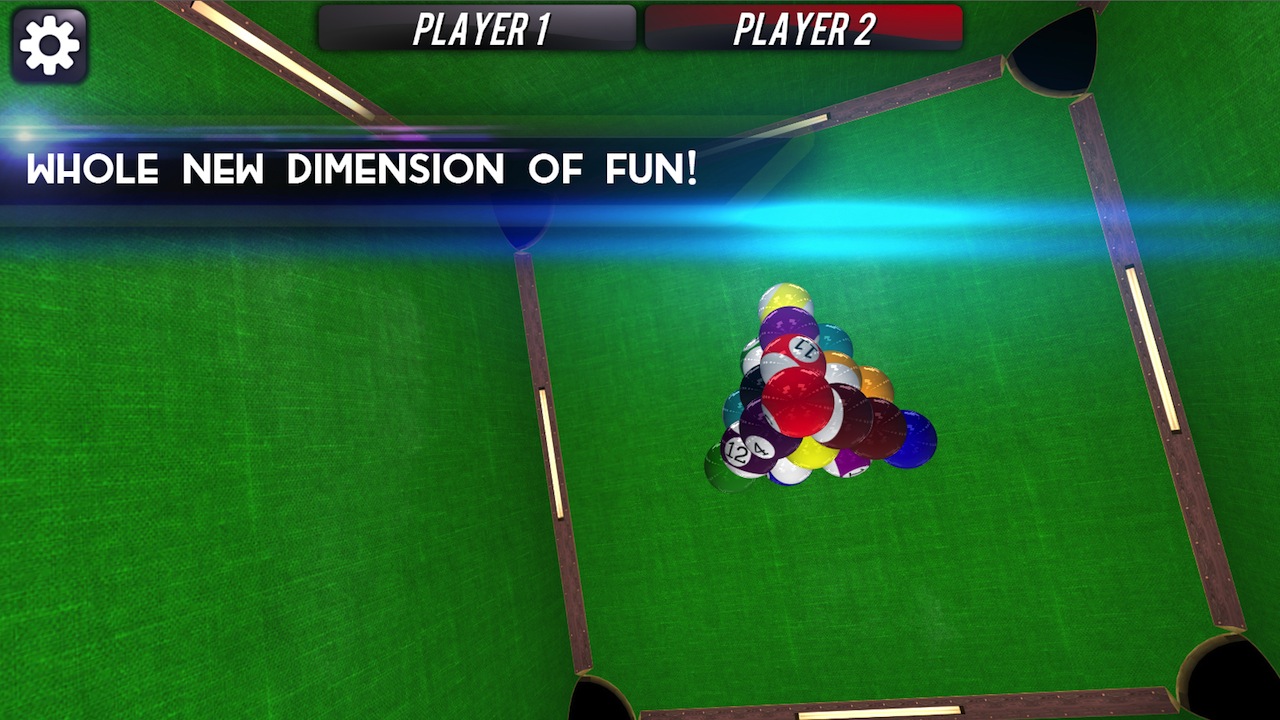Open the settings gear icon
Screen dimensions: 1280x720
click(x=50, y=44)
